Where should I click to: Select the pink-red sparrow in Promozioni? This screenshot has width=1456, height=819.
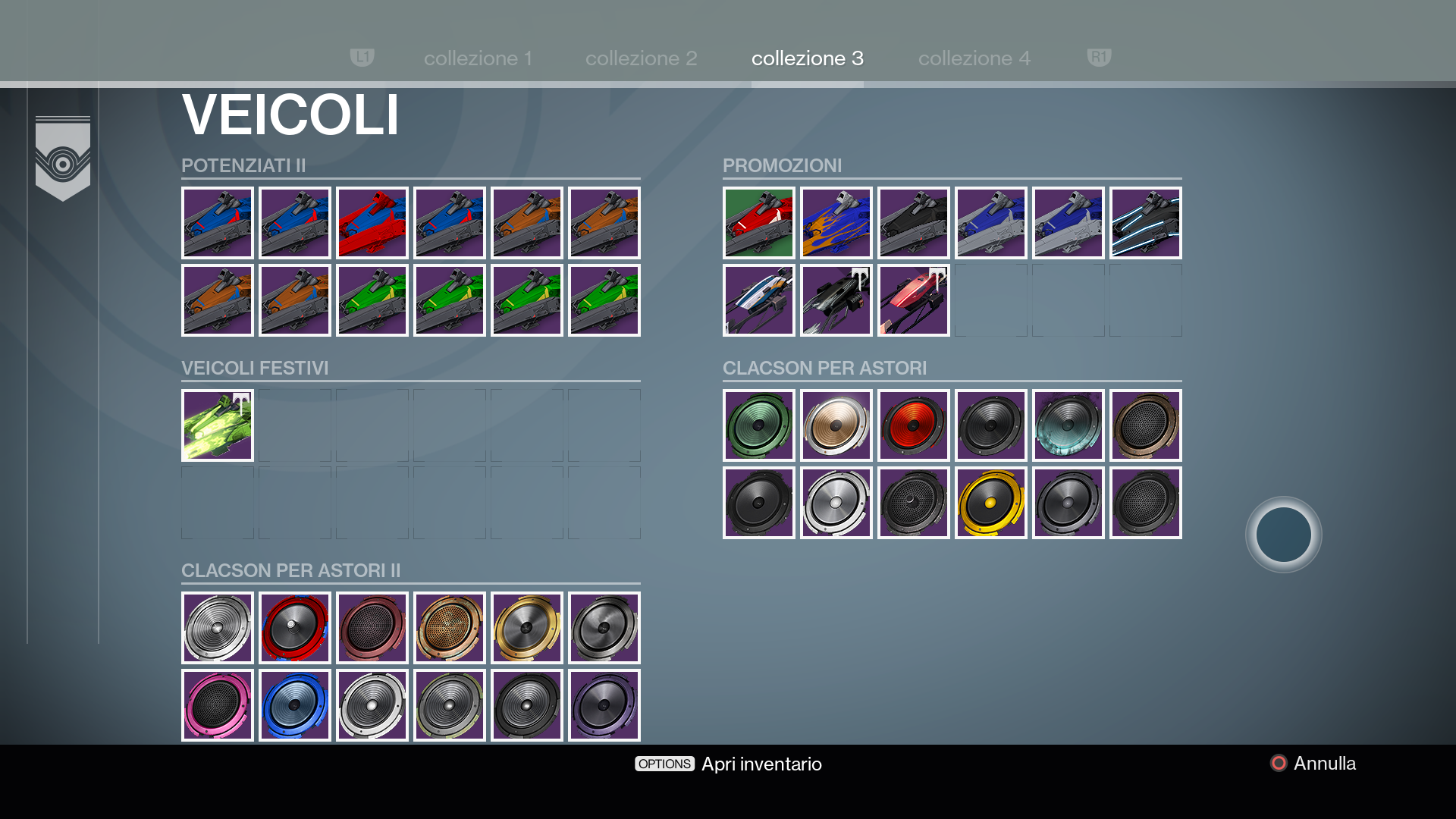tap(914, 300)
